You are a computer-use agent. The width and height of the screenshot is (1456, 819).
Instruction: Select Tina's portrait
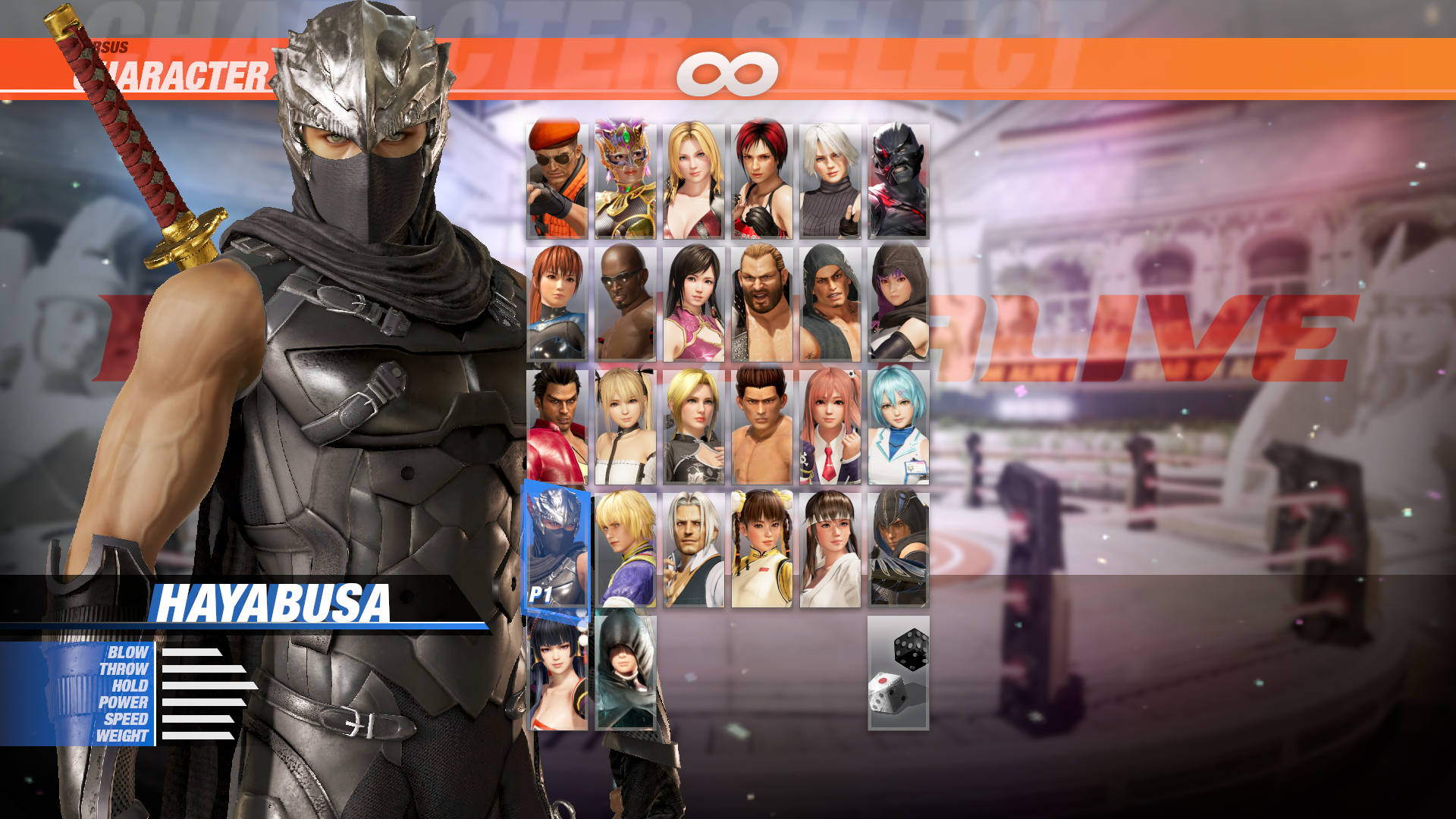695,178
